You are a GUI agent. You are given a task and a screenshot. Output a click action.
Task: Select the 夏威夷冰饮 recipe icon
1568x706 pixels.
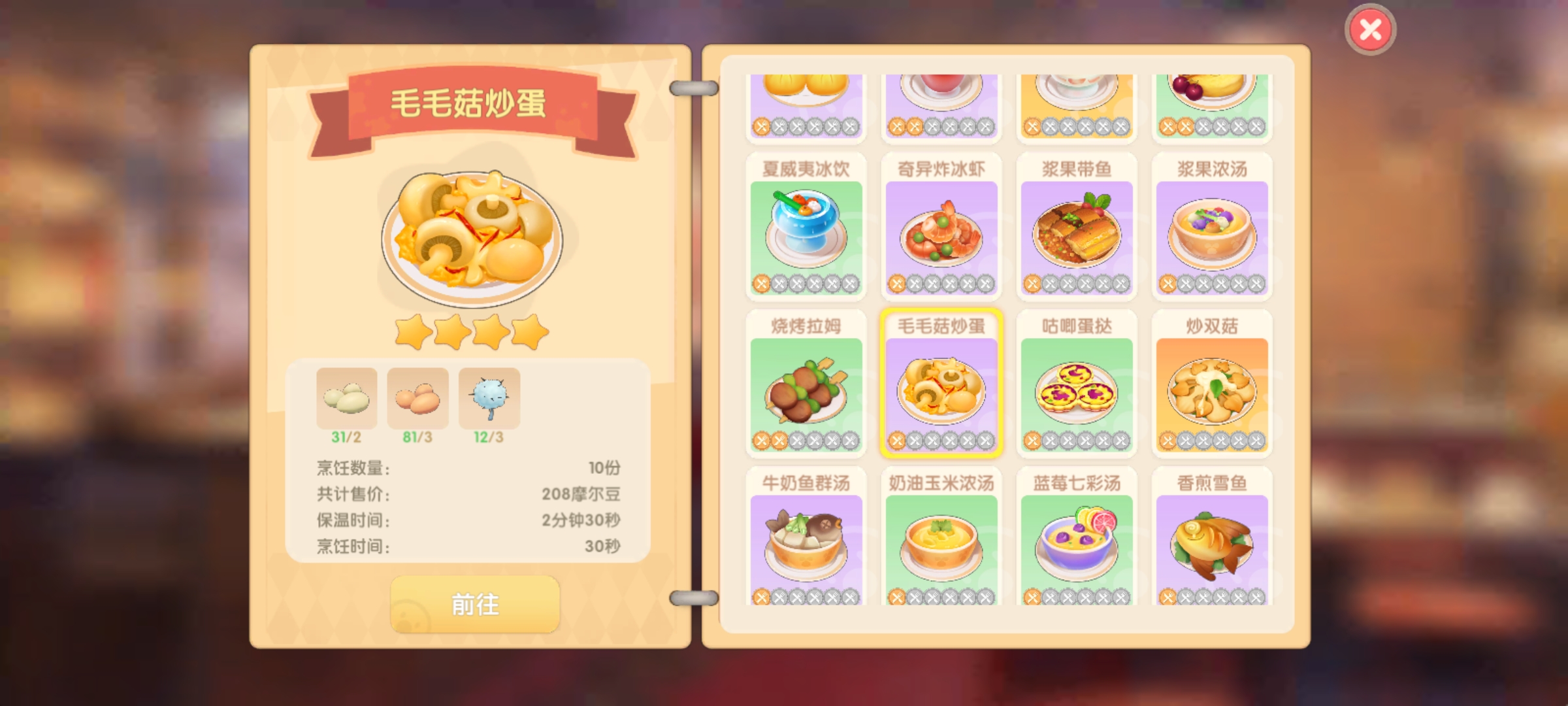[806, 235]
